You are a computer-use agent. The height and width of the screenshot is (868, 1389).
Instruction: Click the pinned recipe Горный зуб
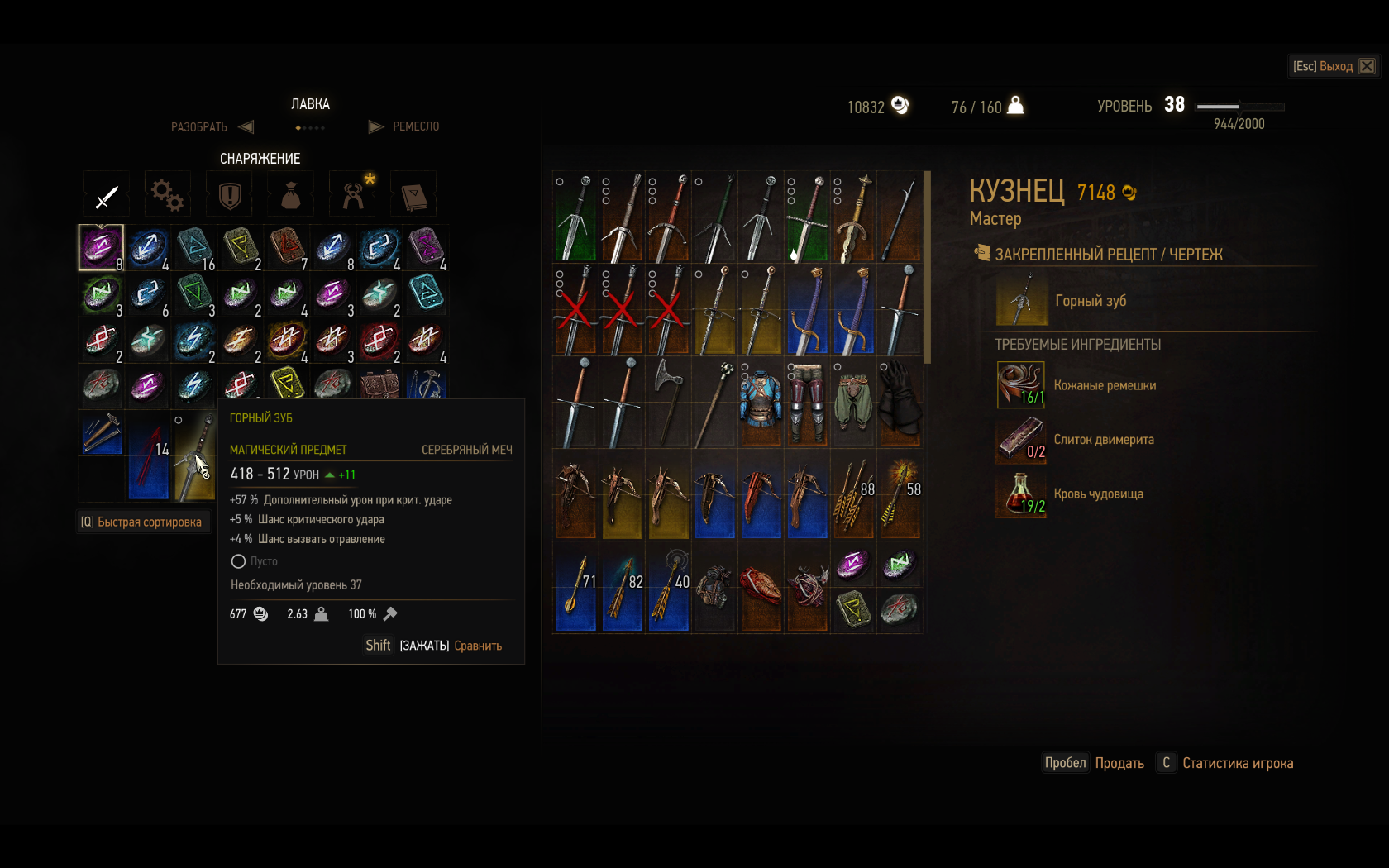[1090, 301]
